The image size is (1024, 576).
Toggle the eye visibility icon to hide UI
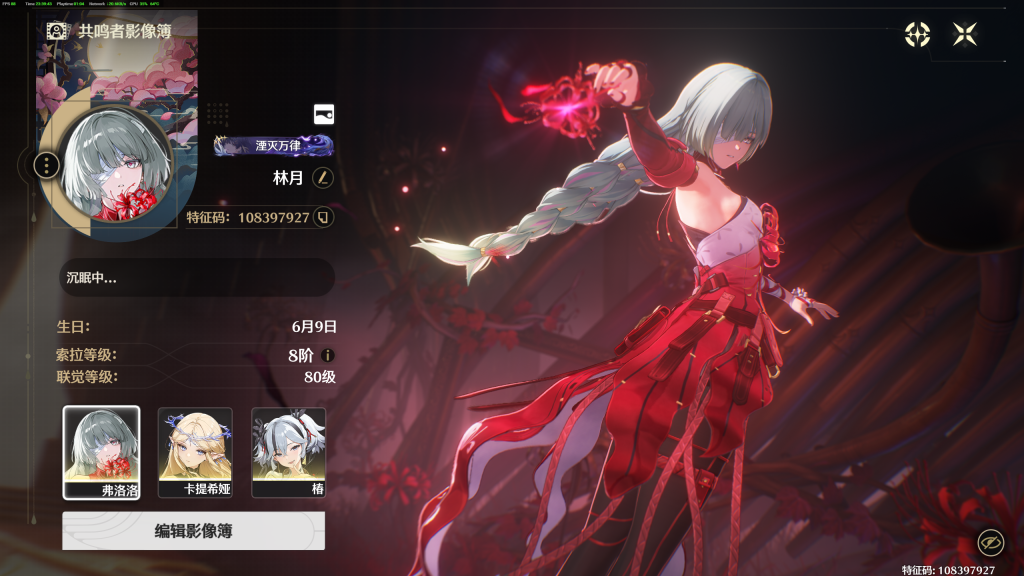point(990,543)
